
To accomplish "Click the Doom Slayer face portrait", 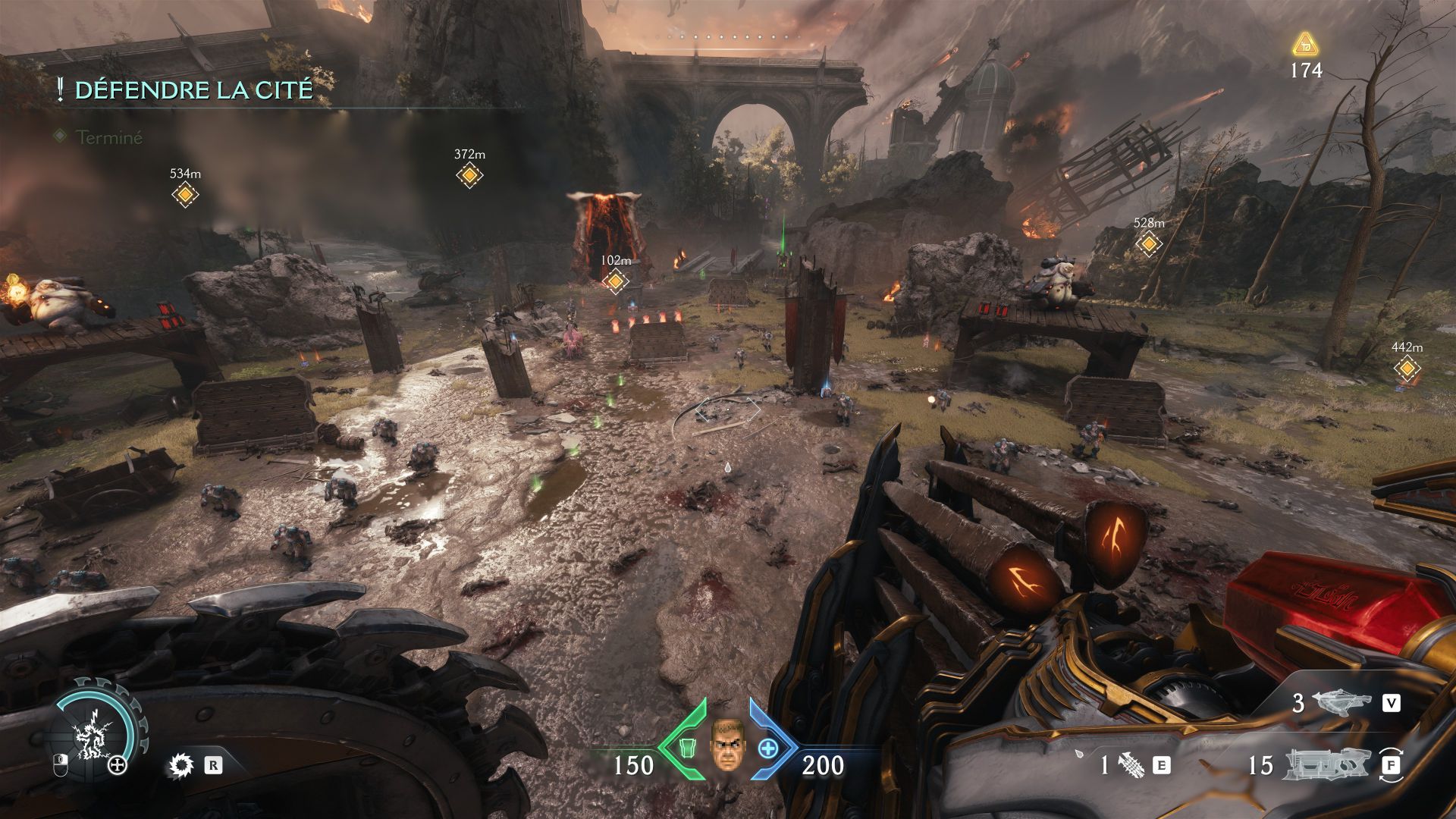I will click(727, 743).
